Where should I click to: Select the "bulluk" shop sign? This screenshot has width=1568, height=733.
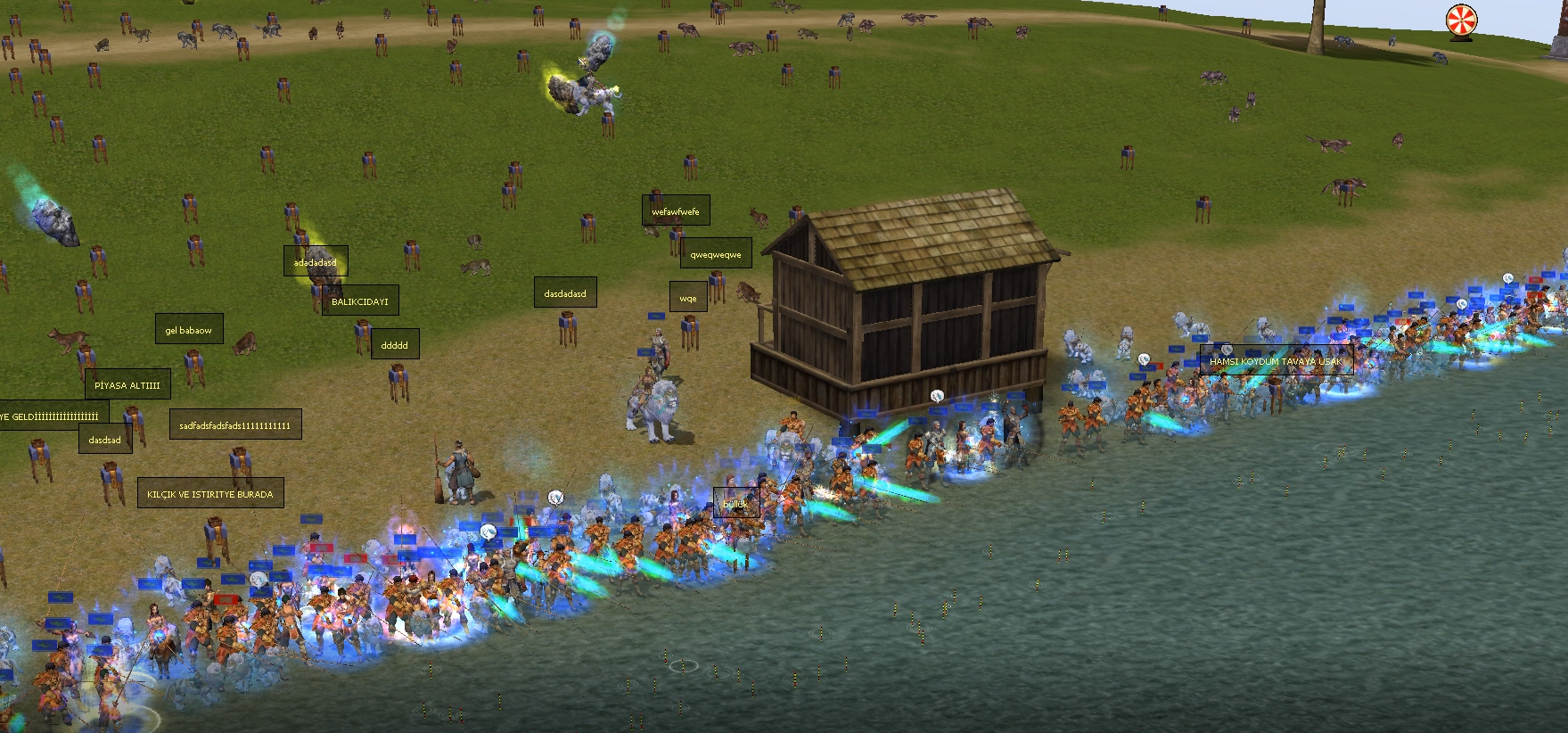pyautogui.click(x=736, y=504)
